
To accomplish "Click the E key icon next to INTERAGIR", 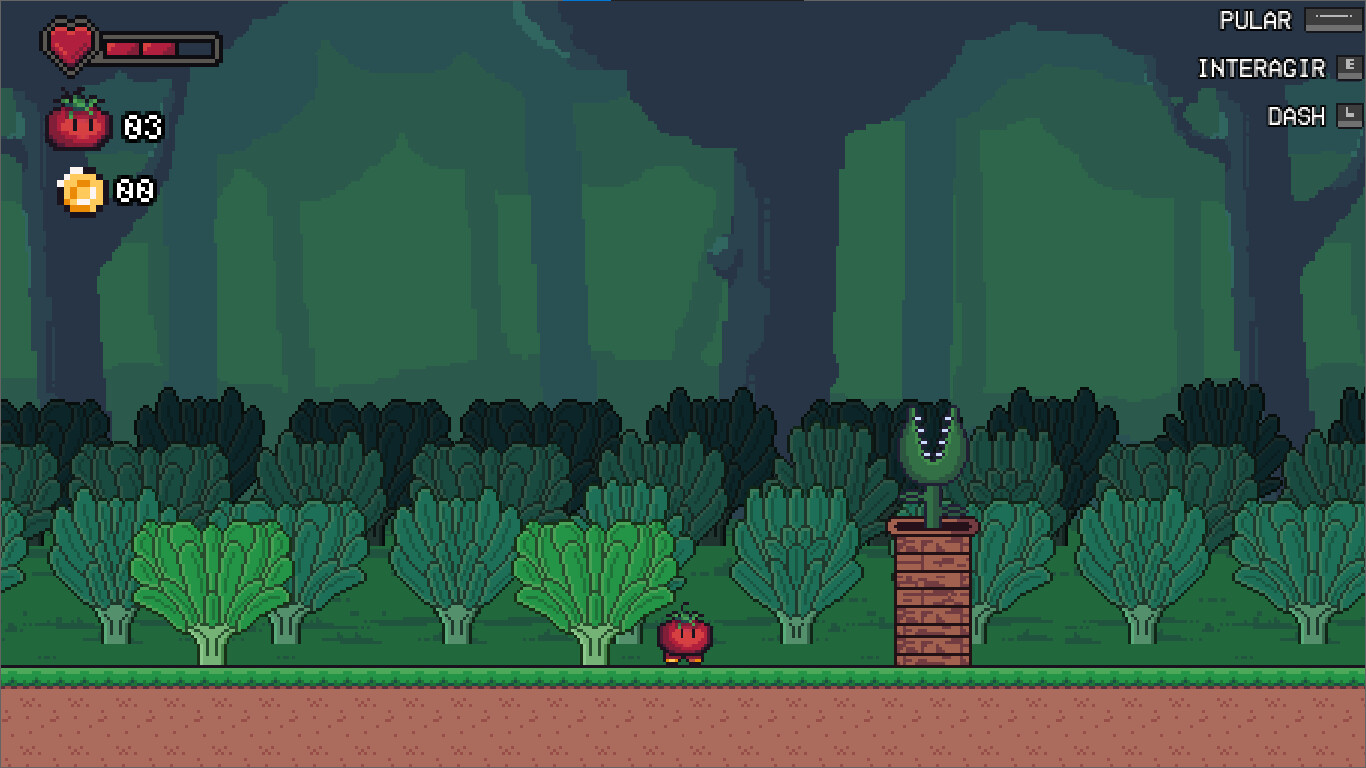I will pyautogui.click(x=1350, y=66).
